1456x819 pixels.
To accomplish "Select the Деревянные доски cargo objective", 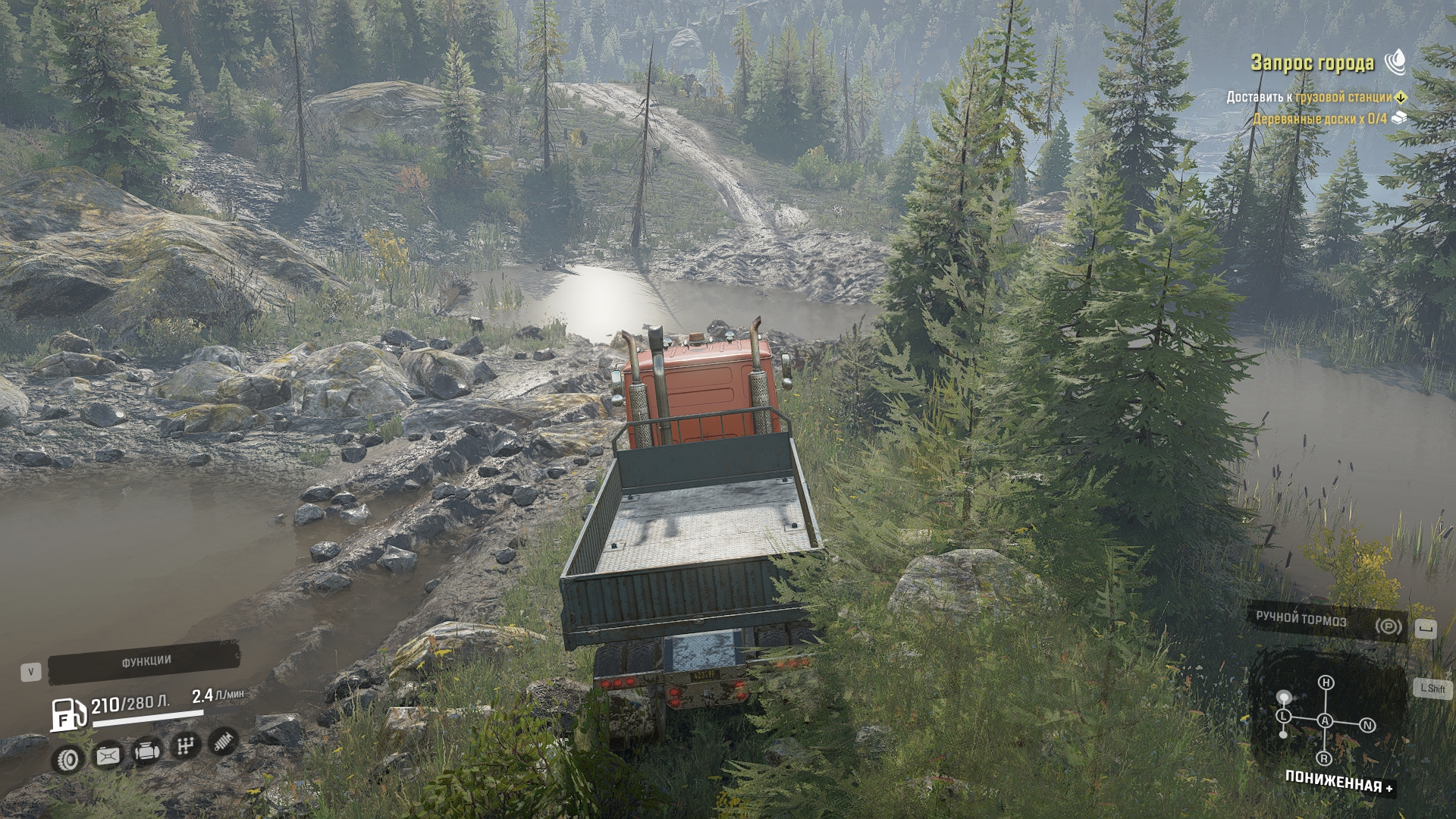I will [1319, 119].
